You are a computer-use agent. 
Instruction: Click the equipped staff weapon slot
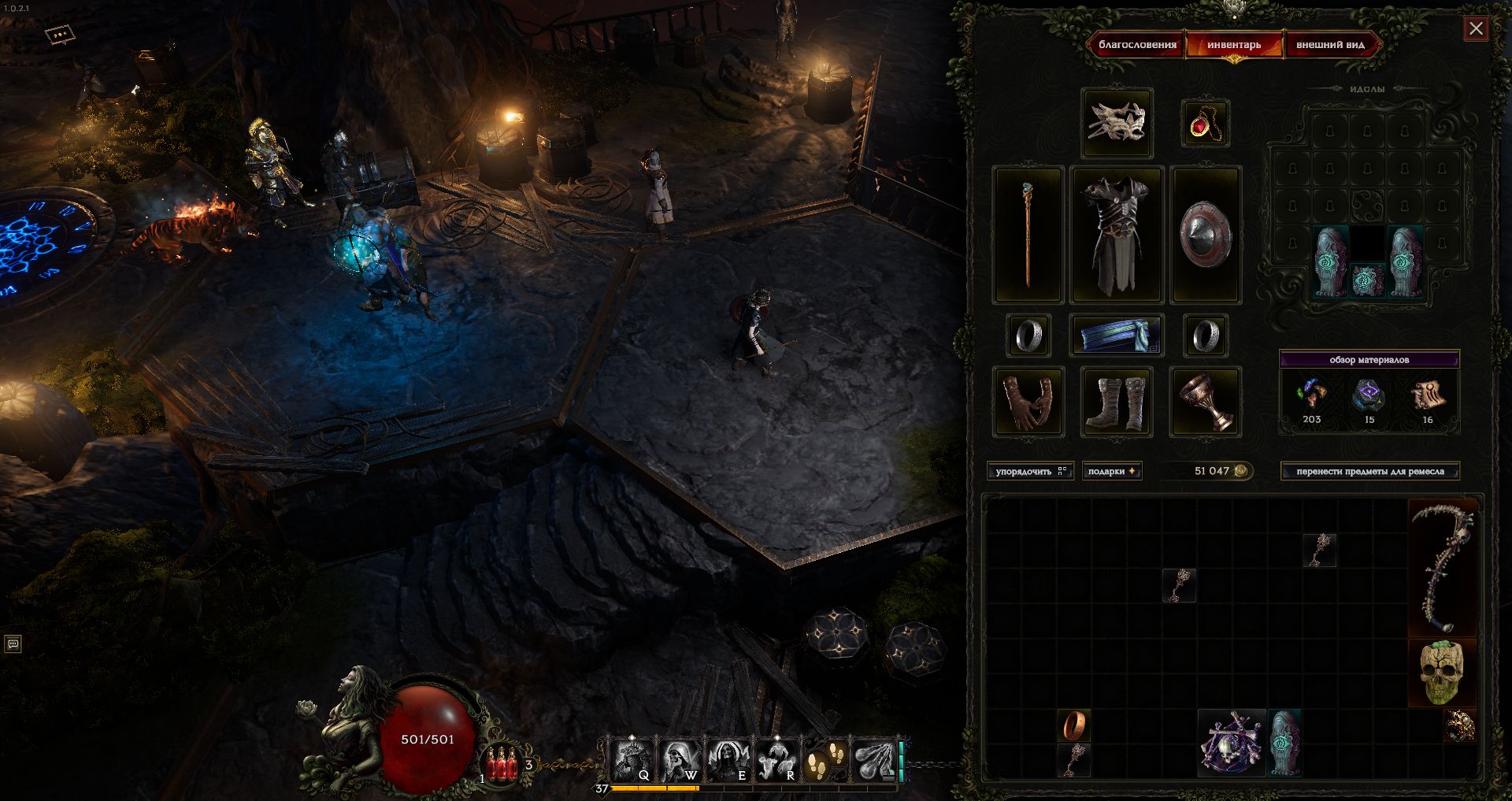(x=1028, y=235)
